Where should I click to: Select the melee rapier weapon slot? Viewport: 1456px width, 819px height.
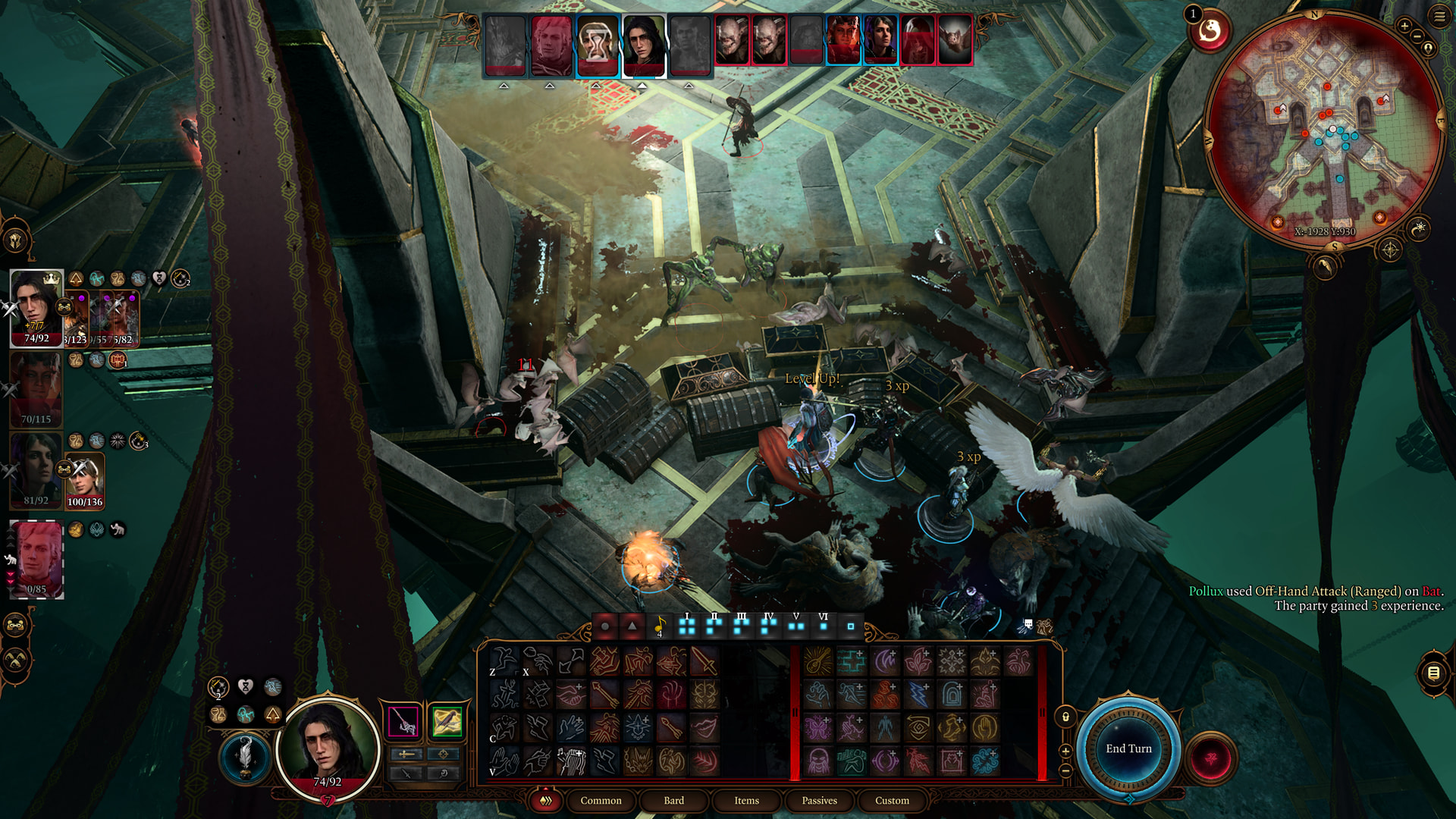point(403,721)
